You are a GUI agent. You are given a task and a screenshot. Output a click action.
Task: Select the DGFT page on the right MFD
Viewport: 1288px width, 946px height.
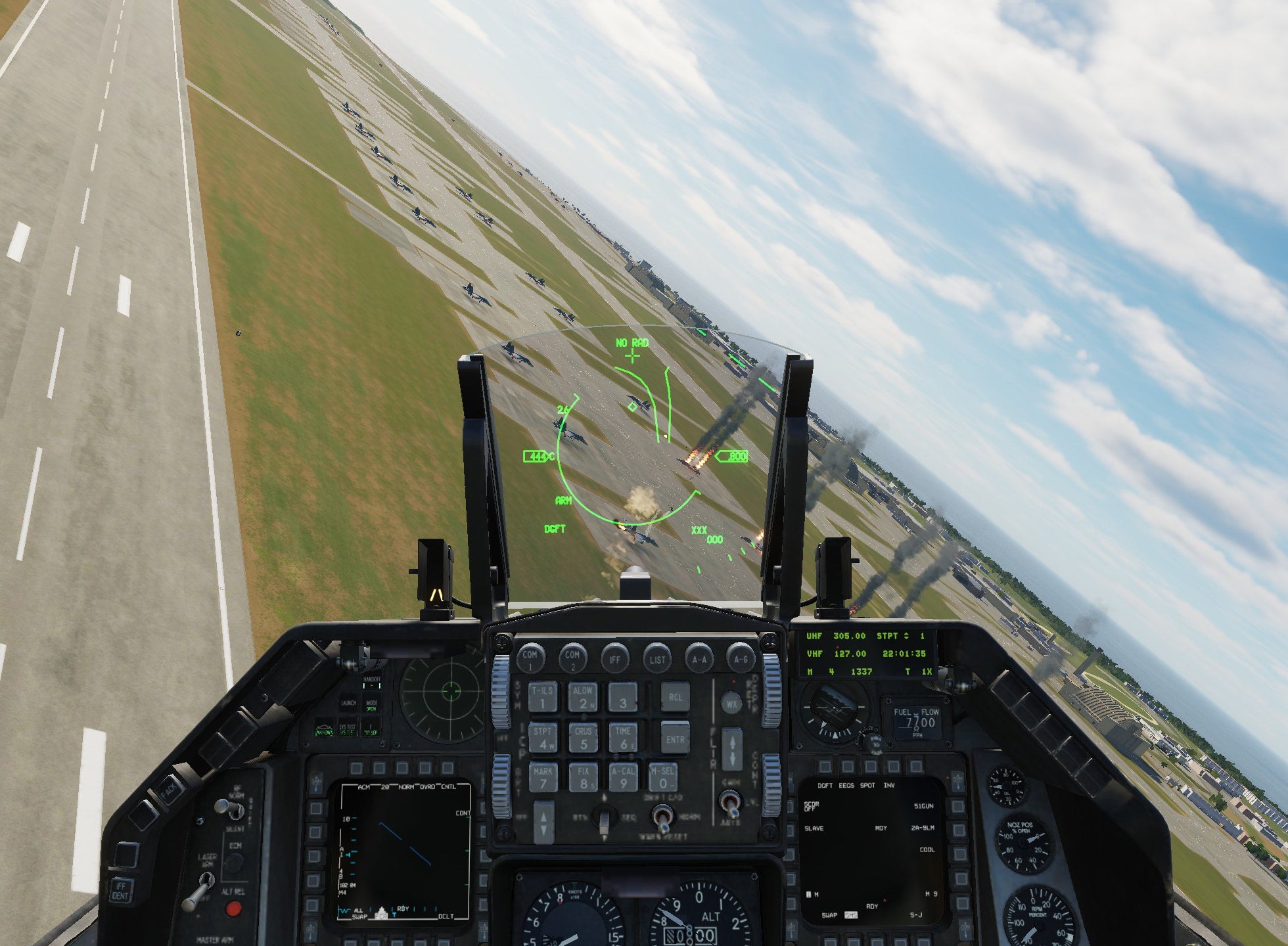pyautogui.click(x=826, y=765)
